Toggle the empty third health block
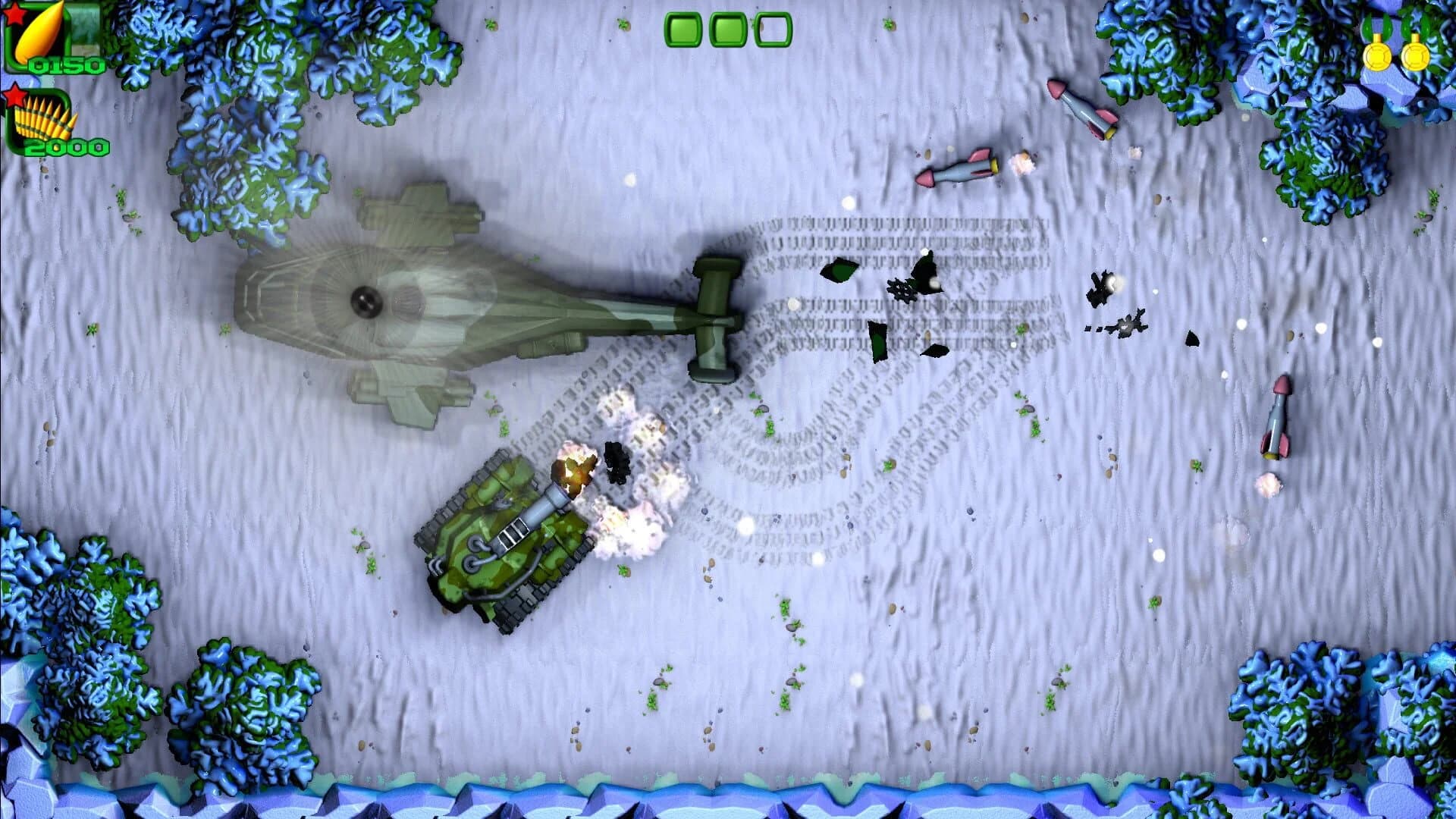This screenshot has width=1456, height=819. (770, 30)
